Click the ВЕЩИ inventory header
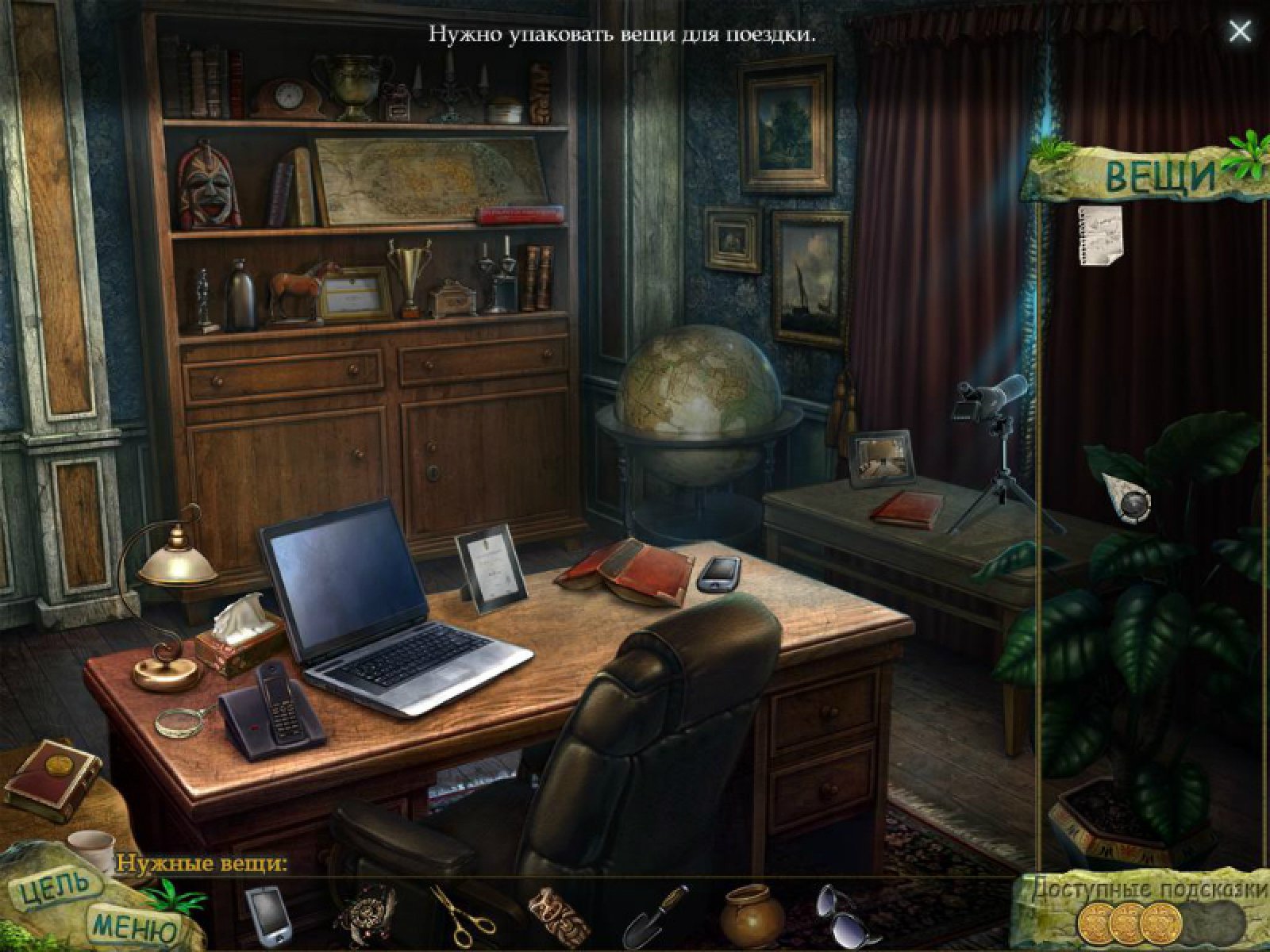This screenshot has width=1270, height=952. 1160,176
